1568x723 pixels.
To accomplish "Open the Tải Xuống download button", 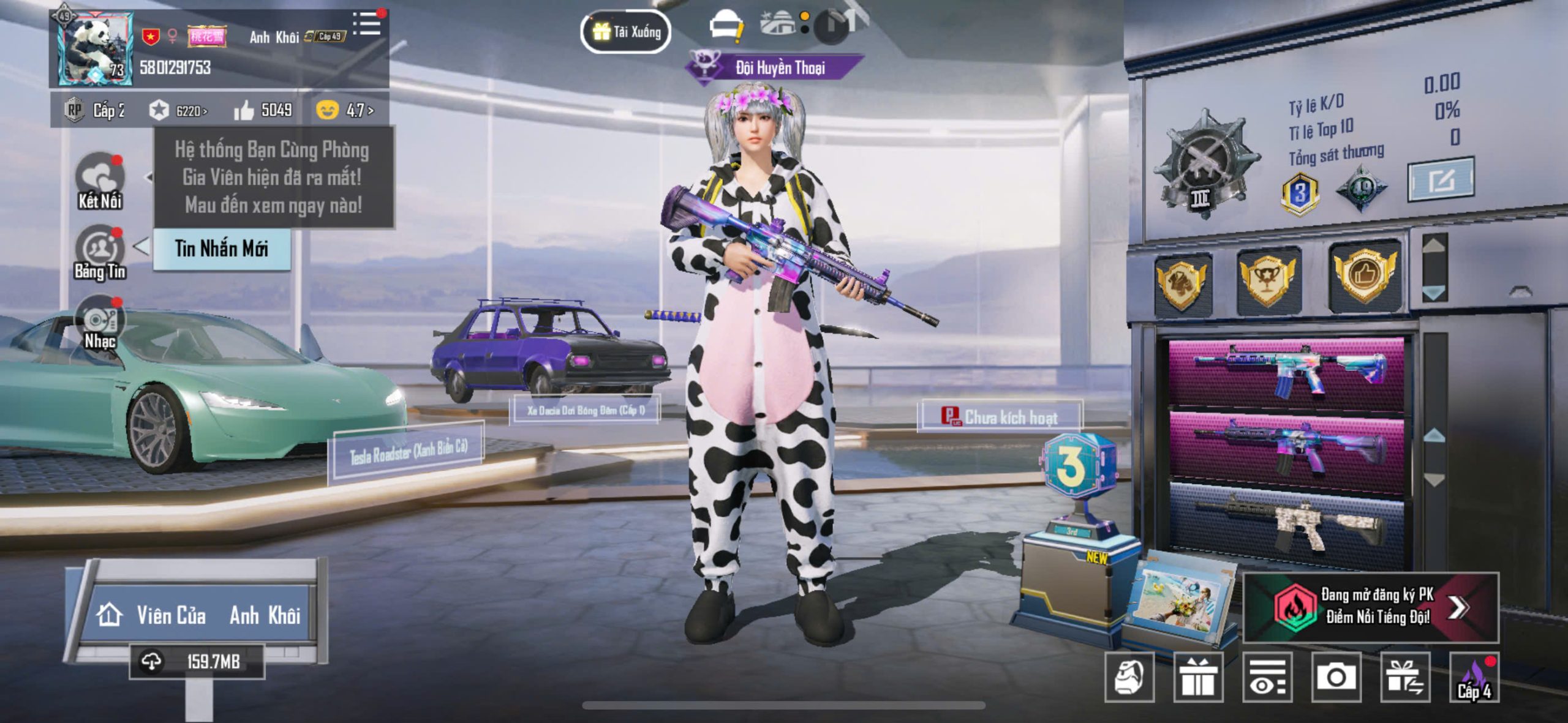I will [x=625, y=31].
